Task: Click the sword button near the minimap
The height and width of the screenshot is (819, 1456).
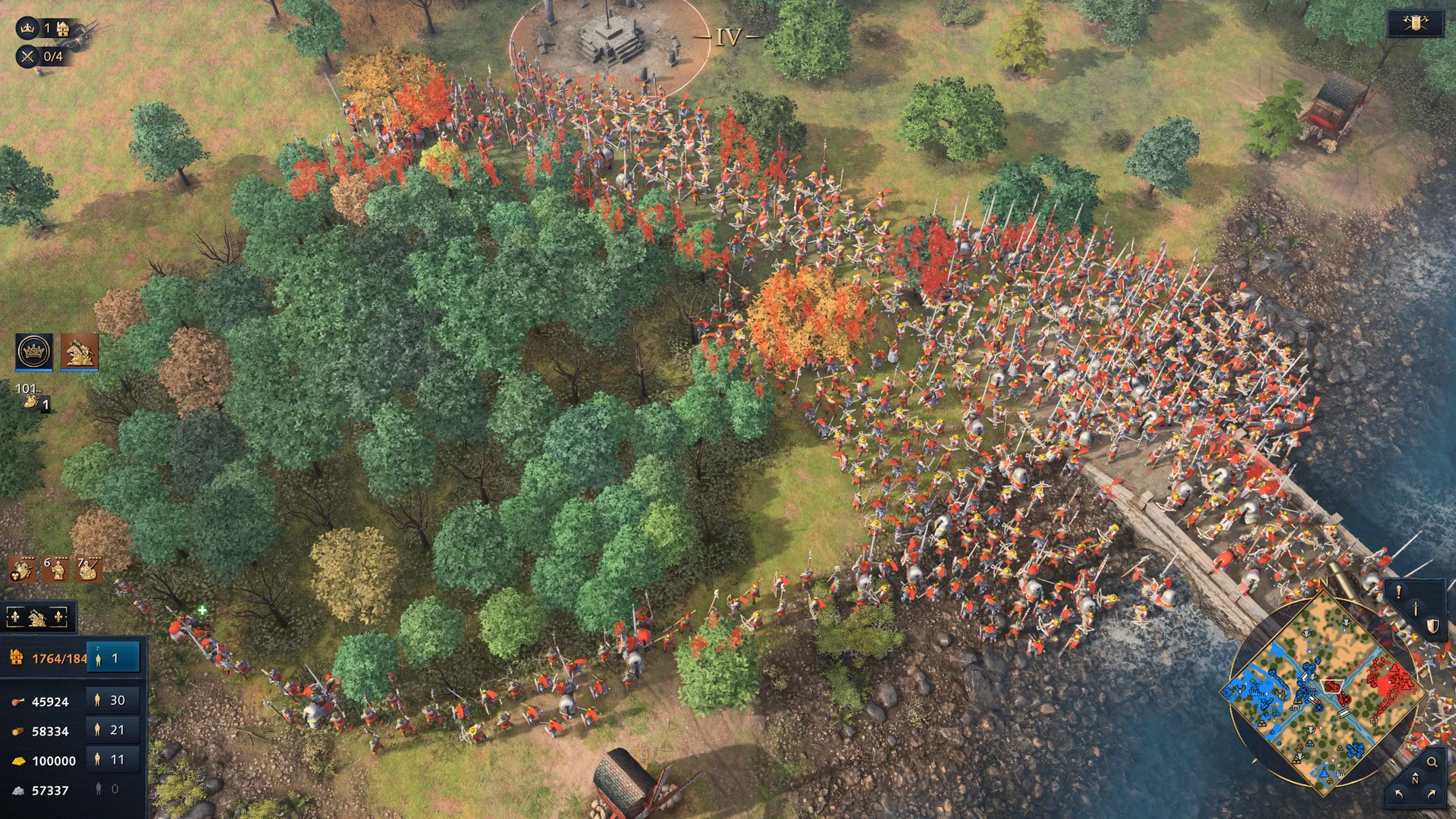Action: tap(1415, 608)
